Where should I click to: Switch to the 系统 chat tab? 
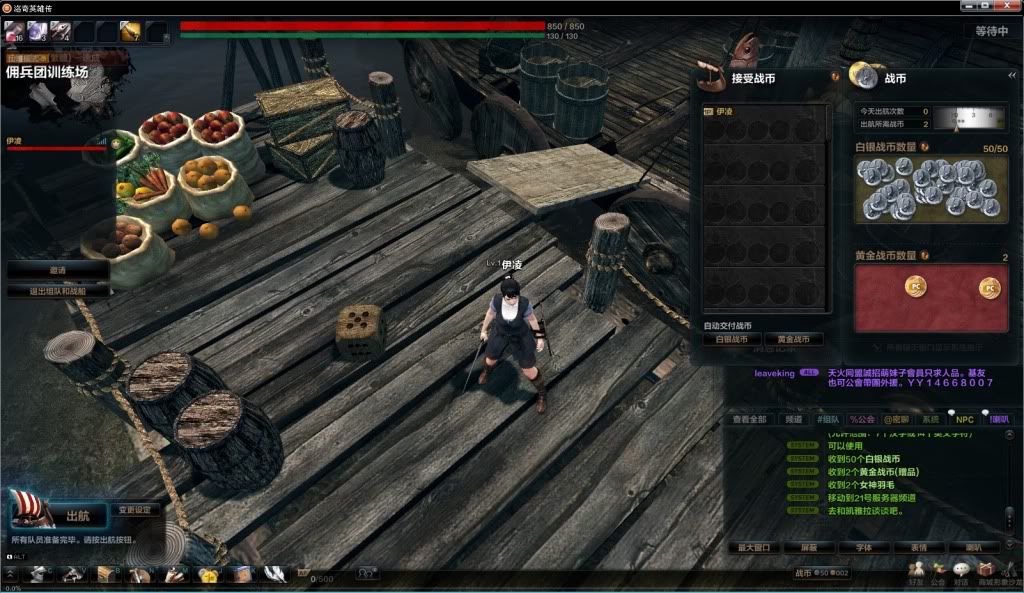point(930,420)
